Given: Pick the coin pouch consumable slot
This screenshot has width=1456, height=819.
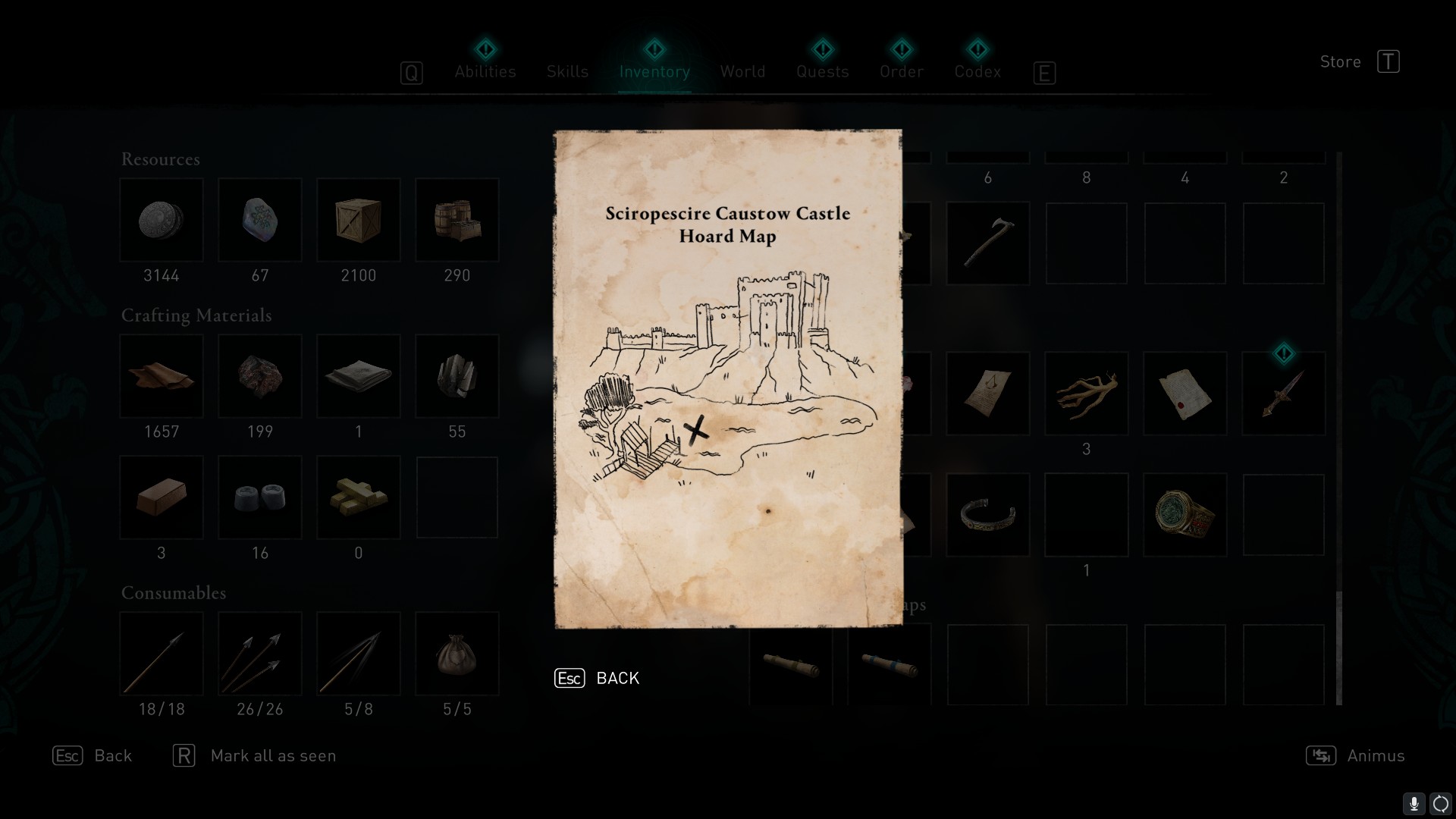Looking at the screenshot, I should (457, 654).
